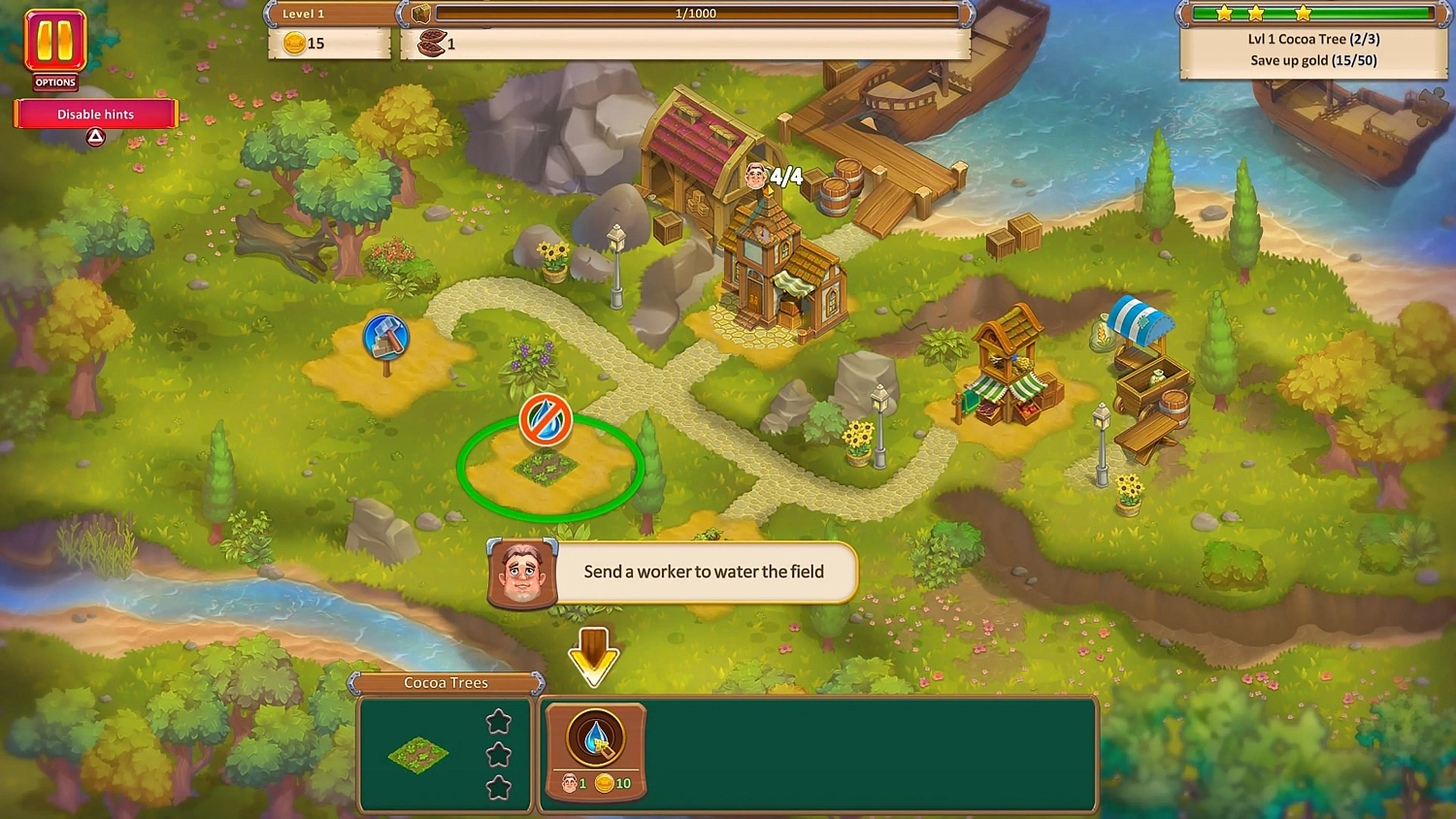Click the red hint triangle below Disable hints
Viewport: 1456px width, 819px height.
click(94, 138)
